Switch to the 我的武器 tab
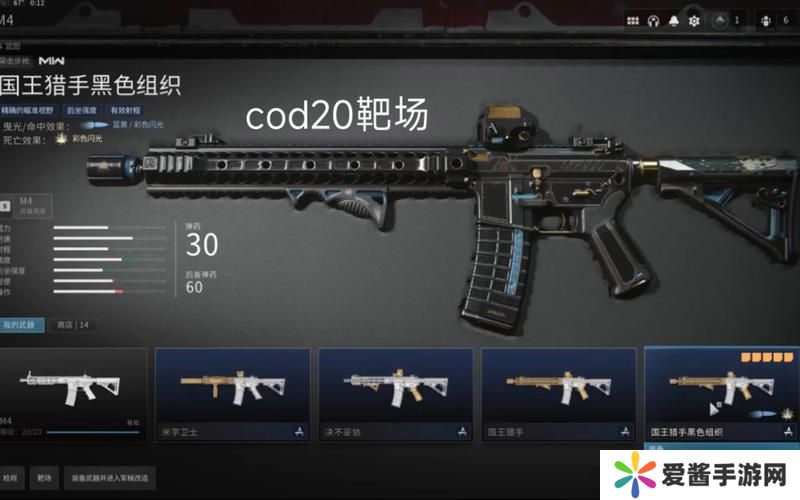This screenshot has height=500, width=800. 21,325
